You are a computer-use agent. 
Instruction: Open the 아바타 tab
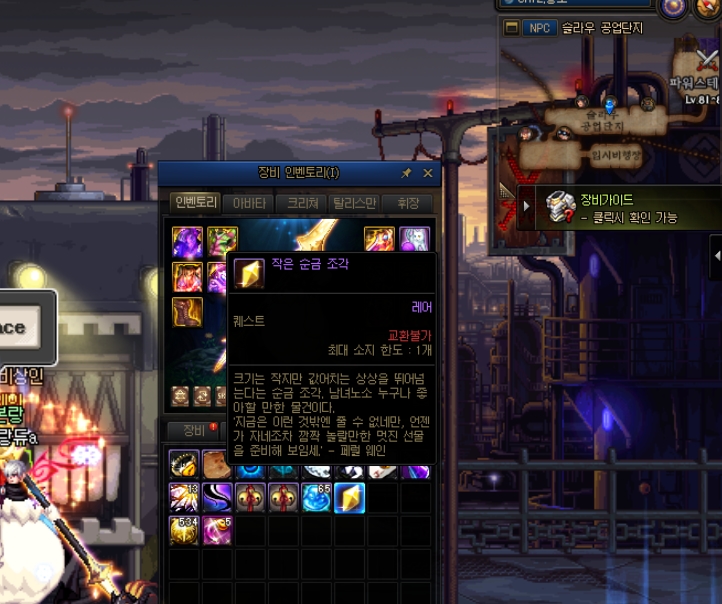click(x=249, y=202)
